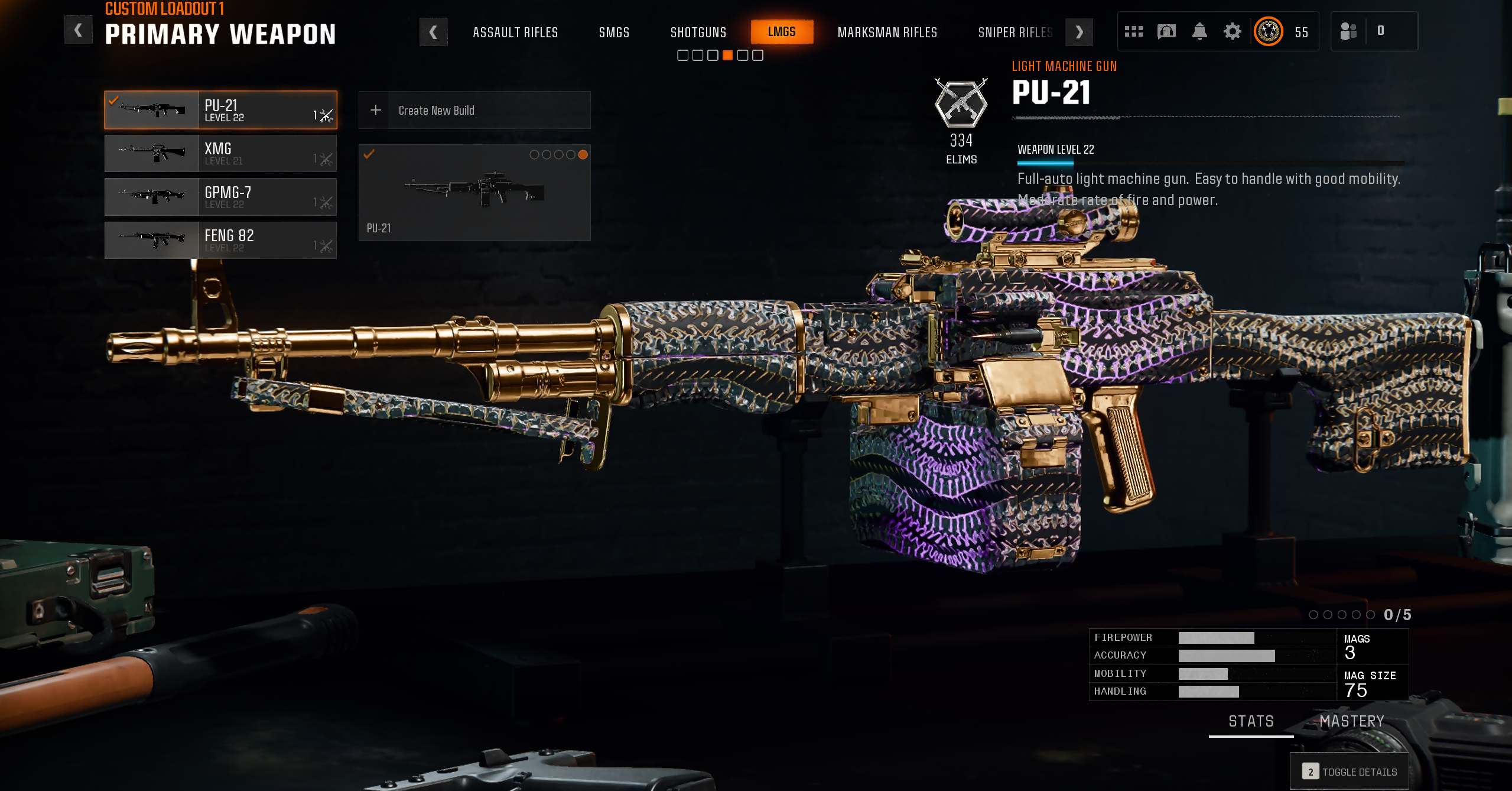Open the Shotguns weapon category
This screenshot has width=1512, height=791.
[698, 33]
